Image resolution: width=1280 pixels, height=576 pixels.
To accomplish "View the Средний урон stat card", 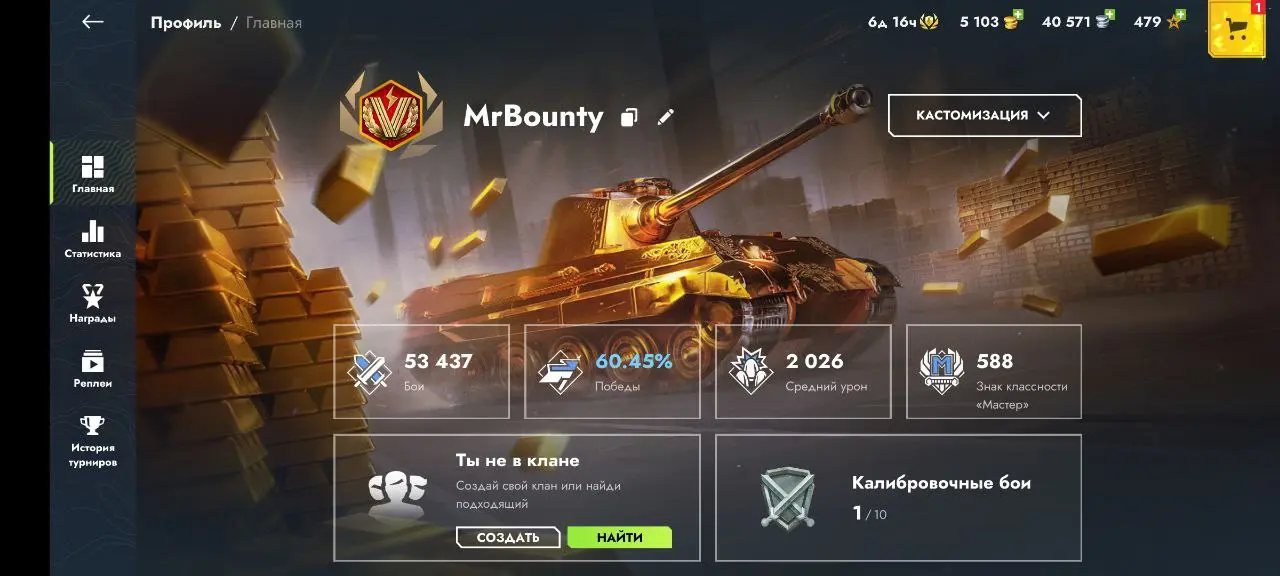I will [x=803, y=371].
